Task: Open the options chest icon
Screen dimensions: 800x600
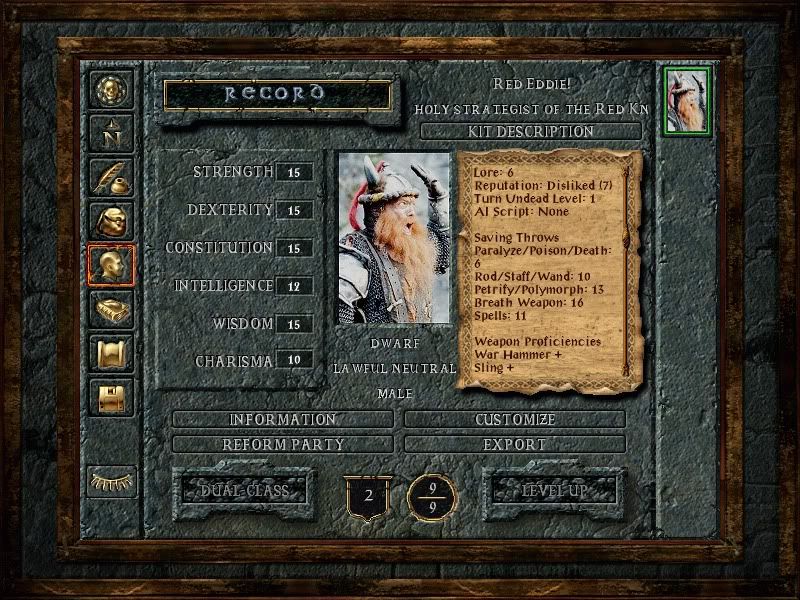Action: pyautogui.click(x=108, y=397)
